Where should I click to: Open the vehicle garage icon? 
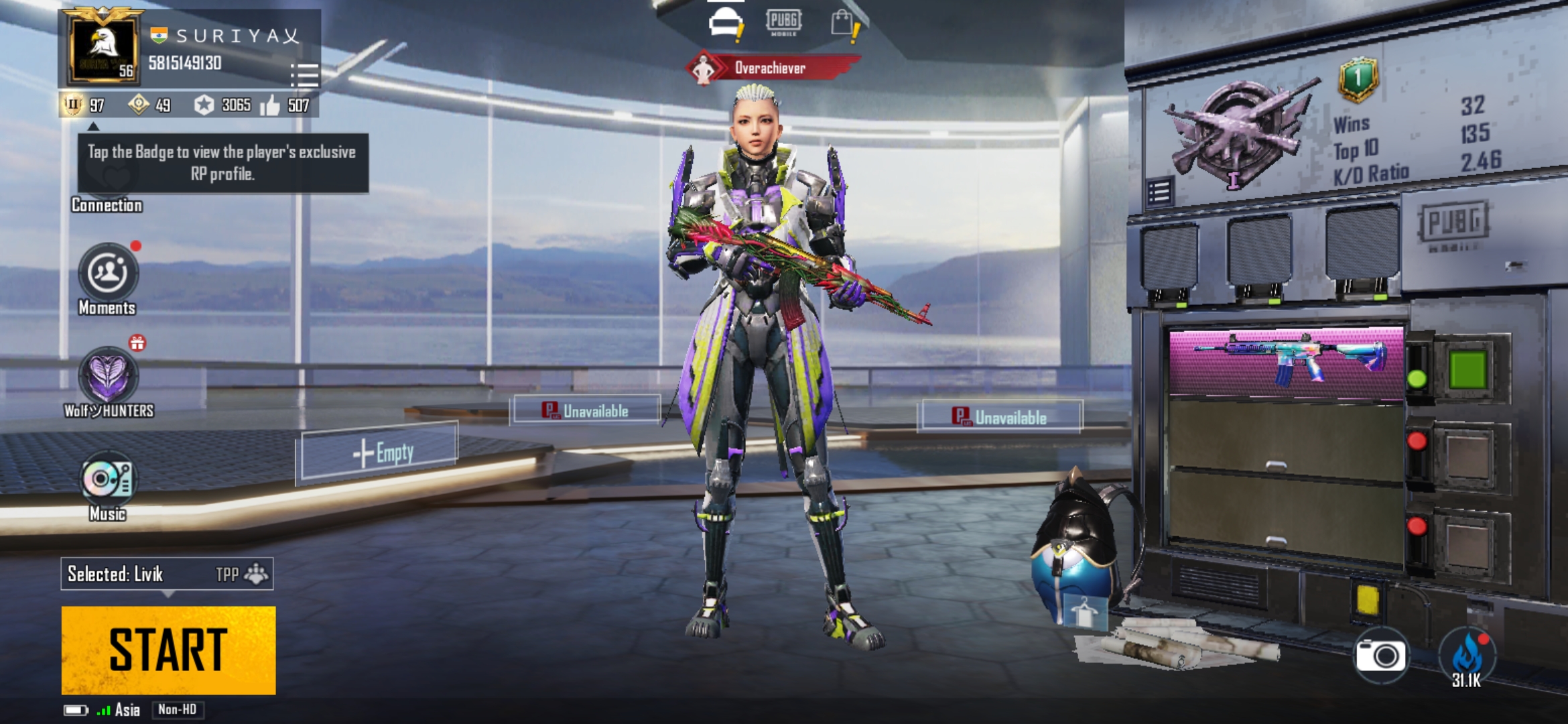pyautogui.click(x=726, y=24)
